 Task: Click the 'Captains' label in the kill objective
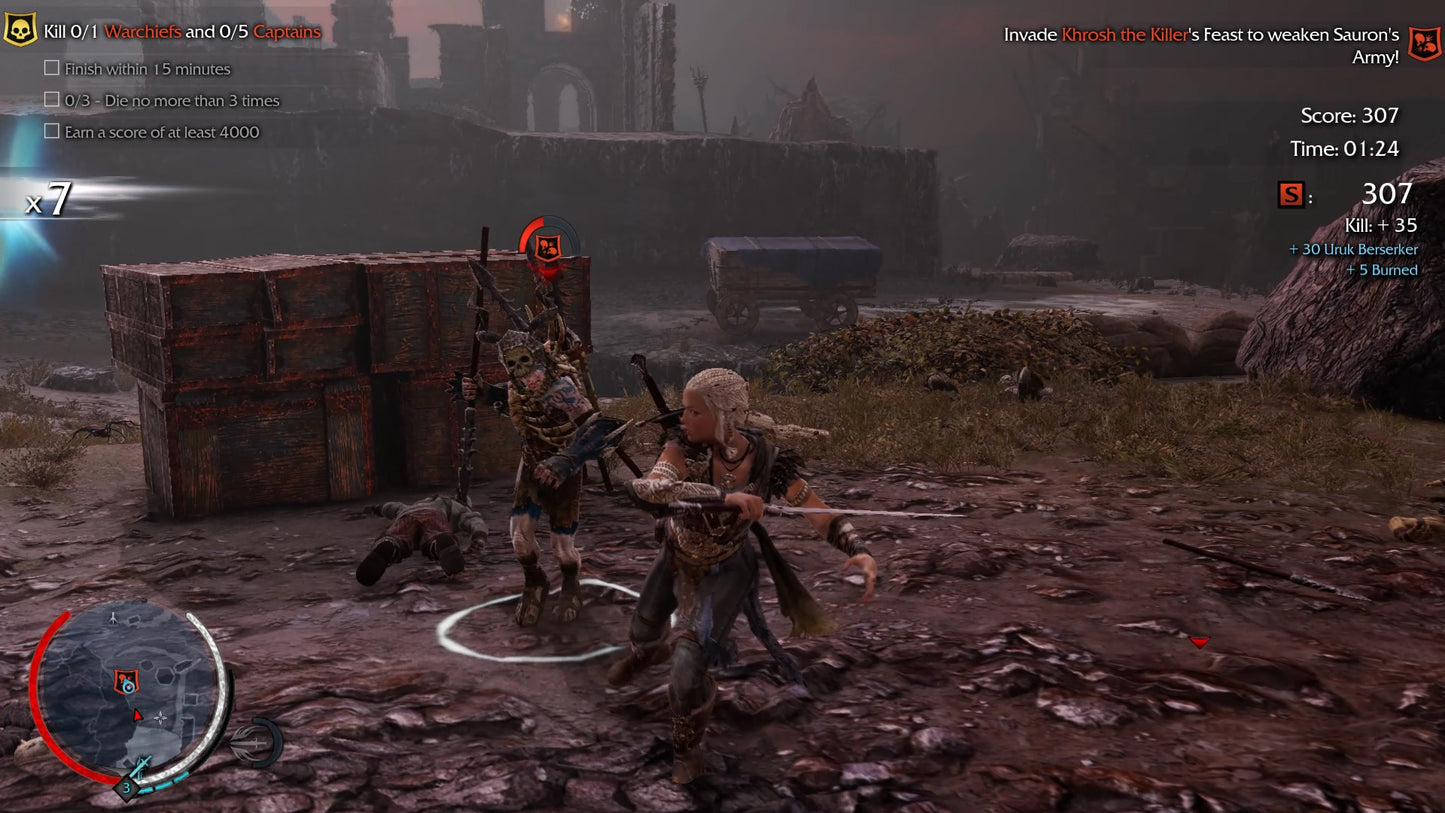tap(290, 31)
